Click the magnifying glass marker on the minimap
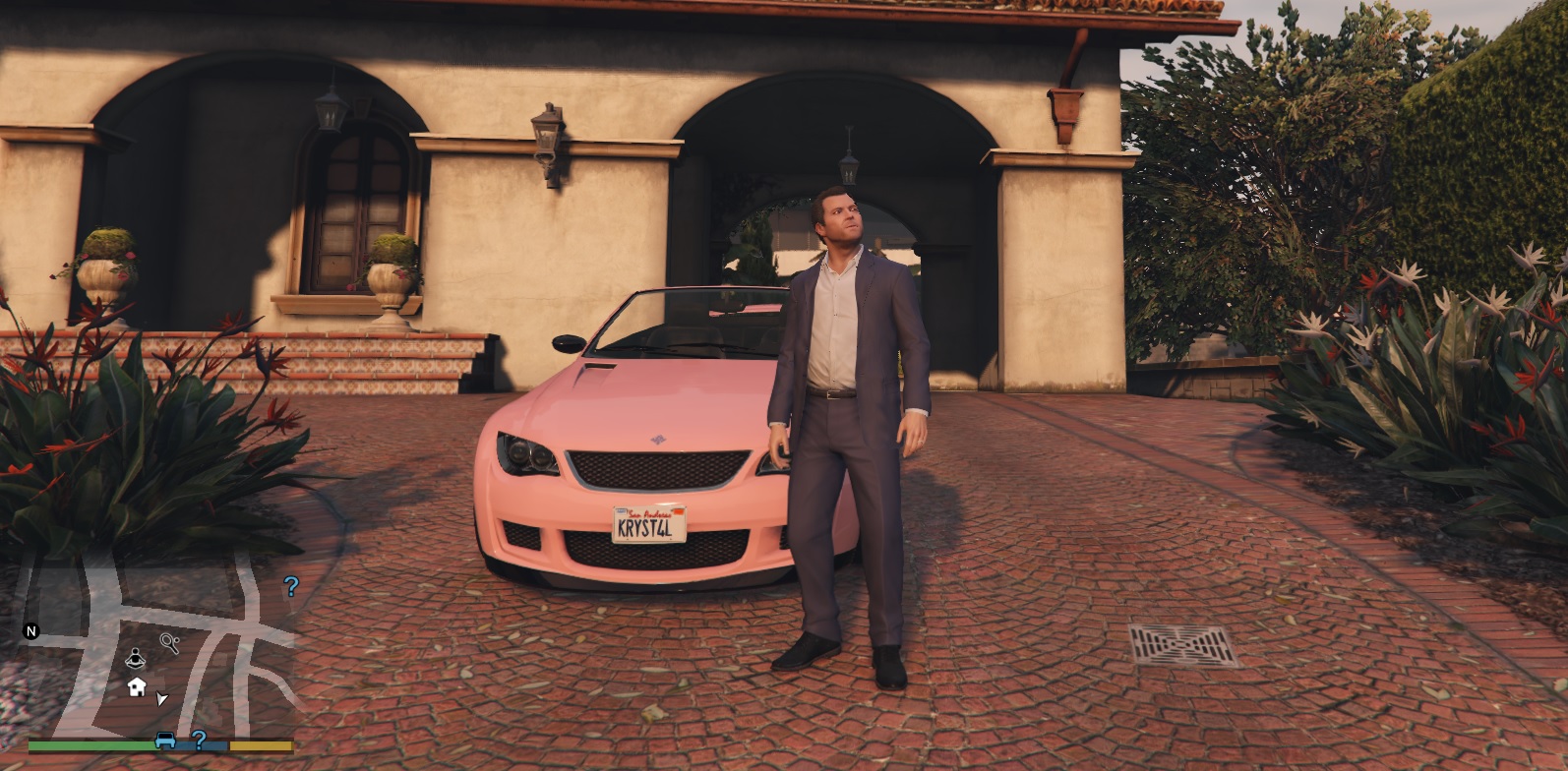Image resolution: width=1568 pixels, height=771 pixels. tap(168, 642)
